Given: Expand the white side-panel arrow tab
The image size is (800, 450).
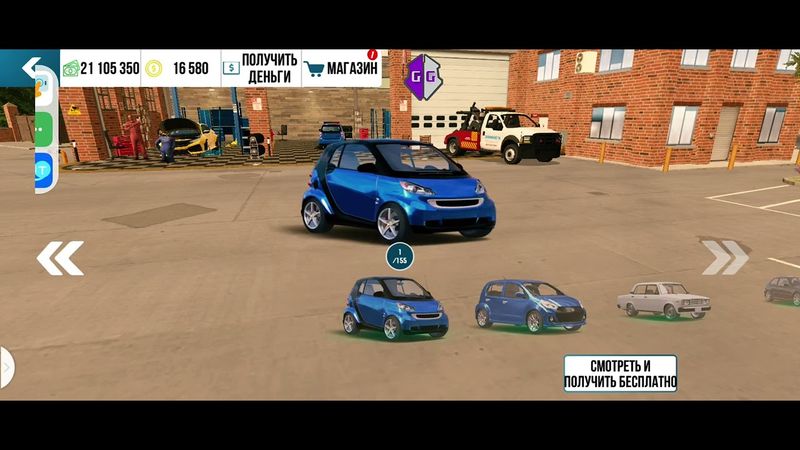Looking at the screenshot, I should point(6,367).
